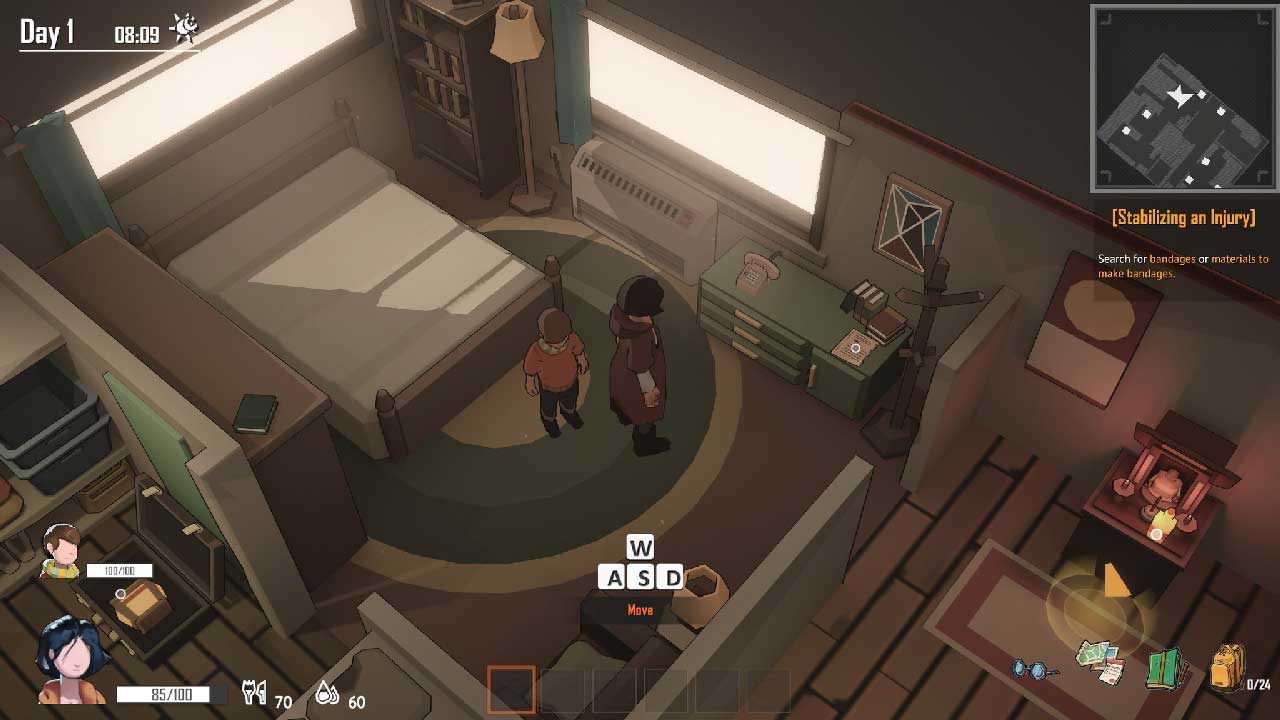Select the Stabilizing an Injury objective
The image size is (1280, 720).
1183,218
